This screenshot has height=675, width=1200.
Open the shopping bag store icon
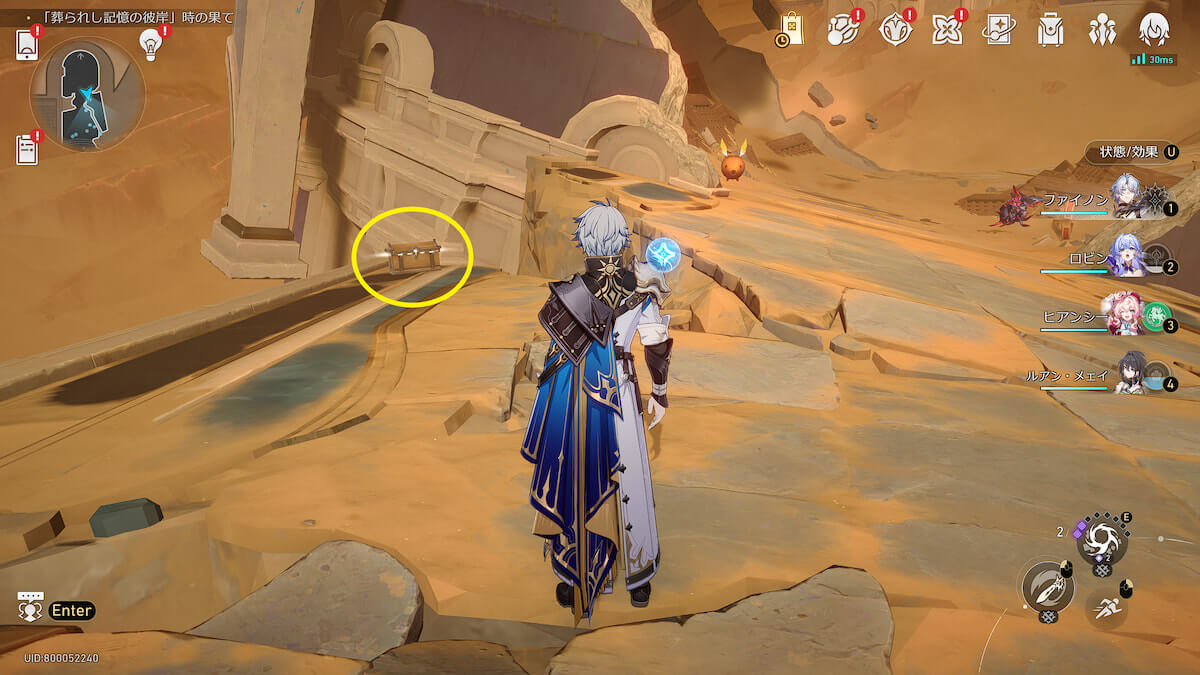coord(791,30)
